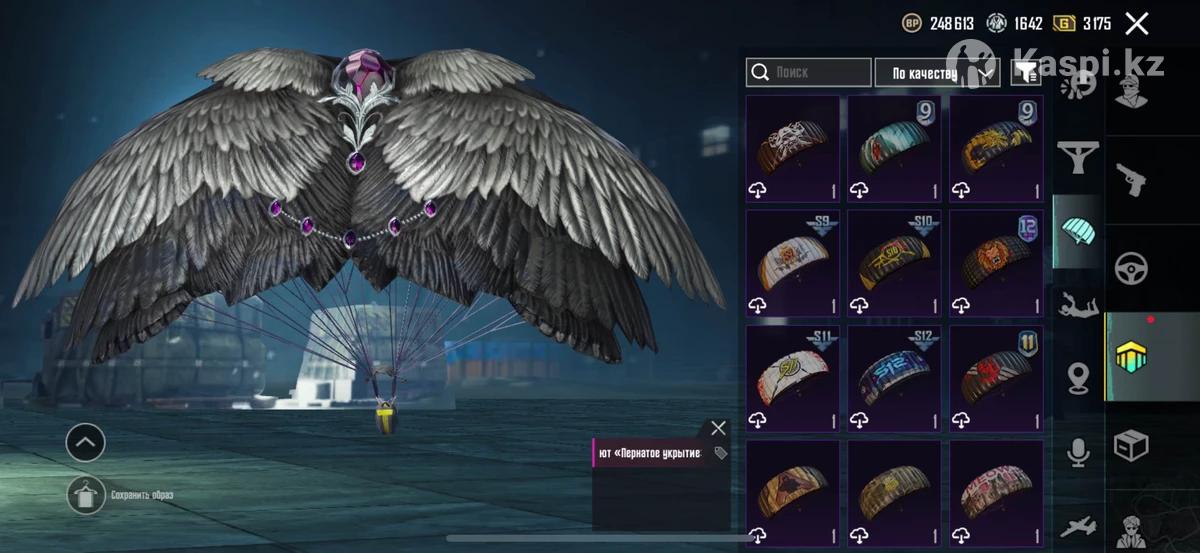Save the look with Сохранить образ
1200x553 pixels.
(x=87, y=495)
